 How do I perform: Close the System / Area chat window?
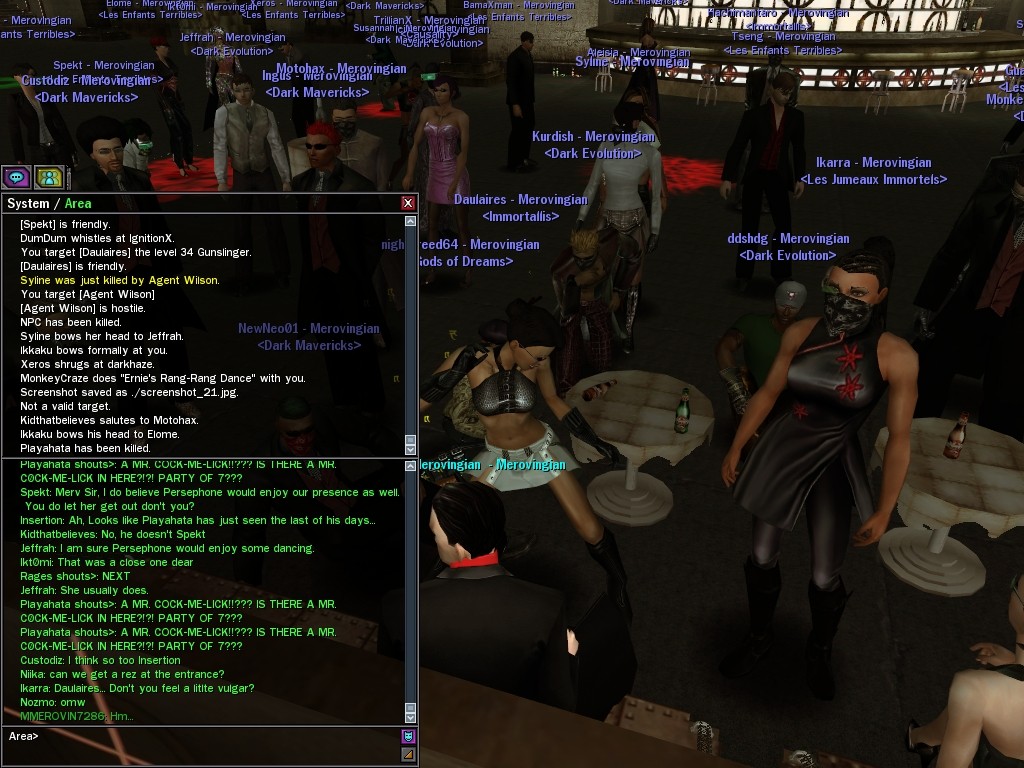tap(408, 203)
